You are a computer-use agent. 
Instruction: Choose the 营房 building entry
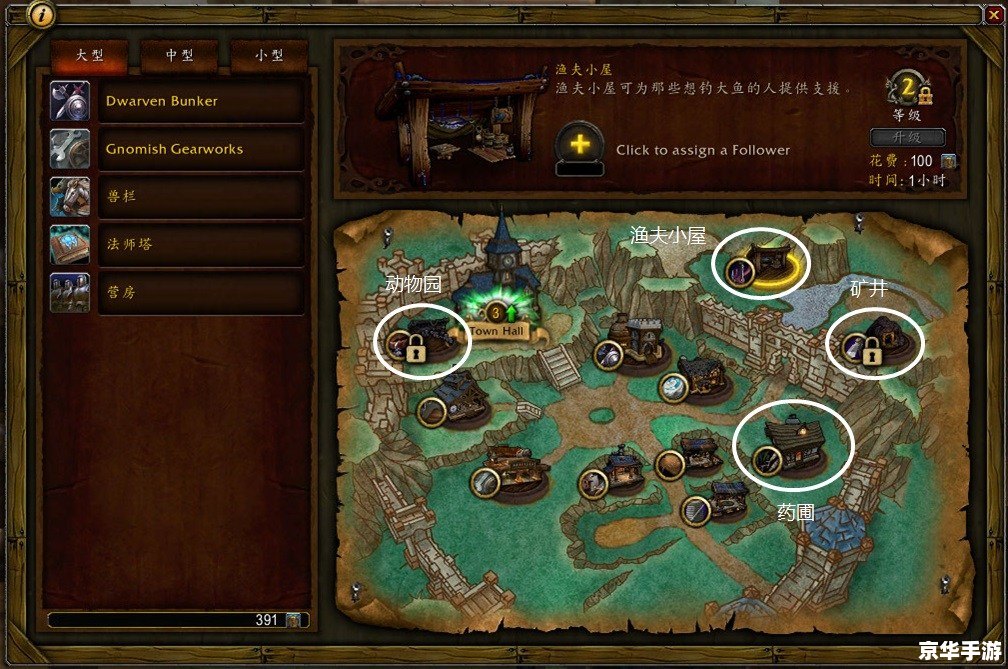pyautogui.click(x=177, y=293)
